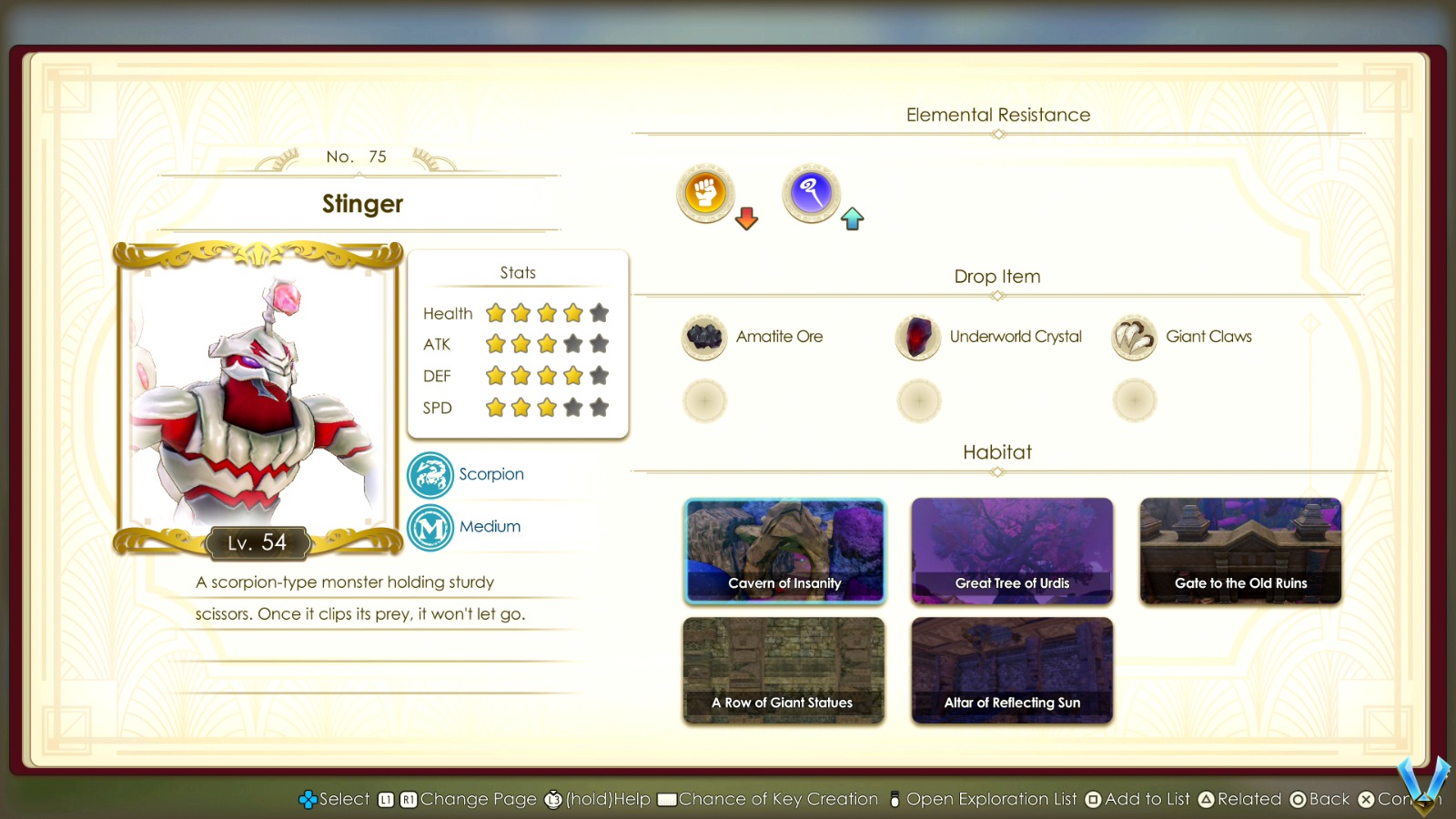Click the Add to List square icon
1456x819 pixels.
pyautogui.click(x=1091, y=799)
